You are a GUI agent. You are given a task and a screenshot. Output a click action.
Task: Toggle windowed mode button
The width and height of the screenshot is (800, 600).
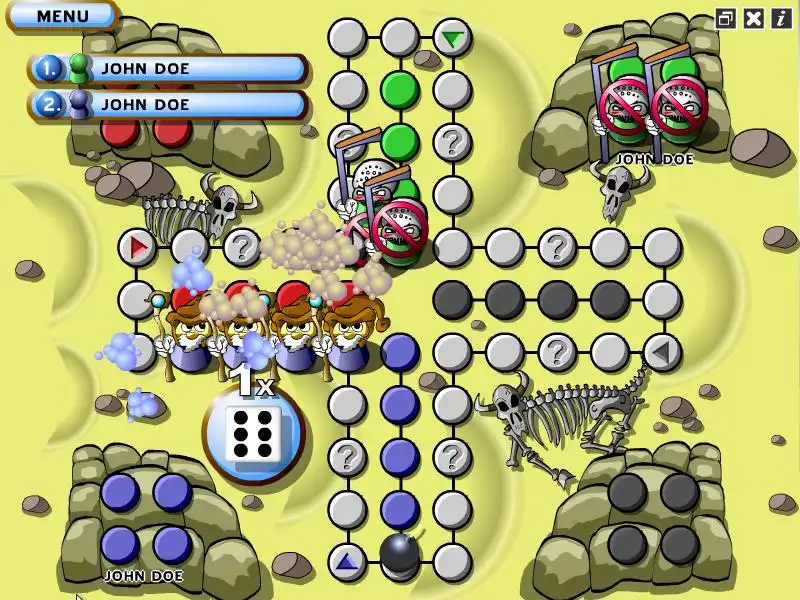[727, 17]
